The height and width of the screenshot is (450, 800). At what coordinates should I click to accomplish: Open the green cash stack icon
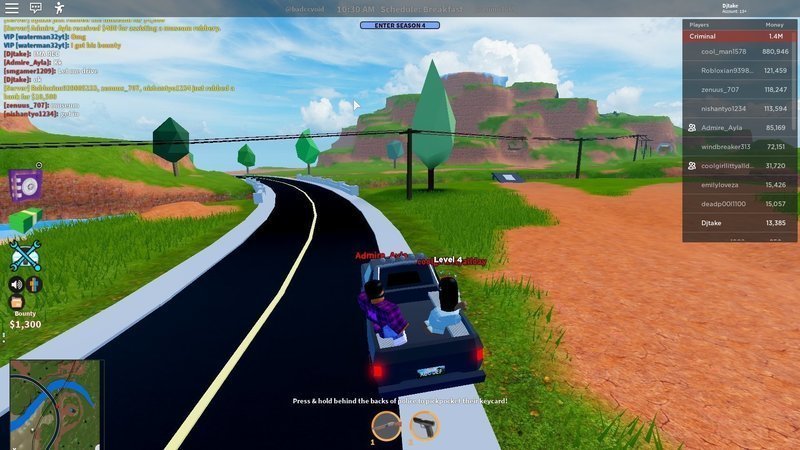23,222
